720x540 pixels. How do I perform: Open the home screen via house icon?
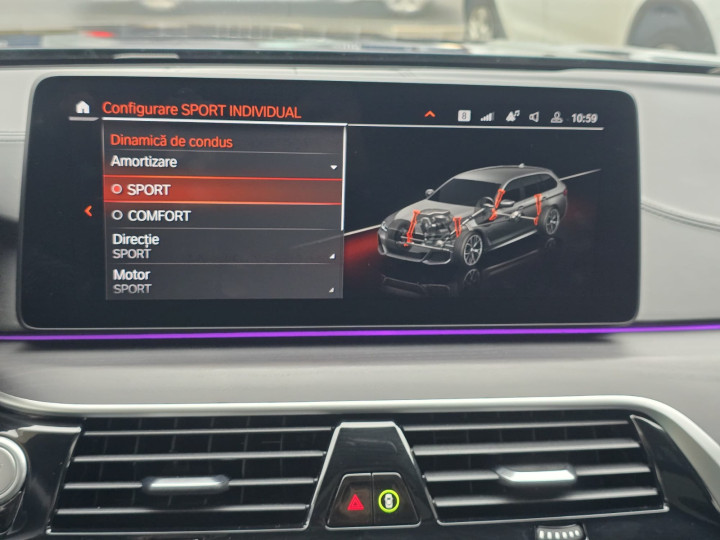82,108
